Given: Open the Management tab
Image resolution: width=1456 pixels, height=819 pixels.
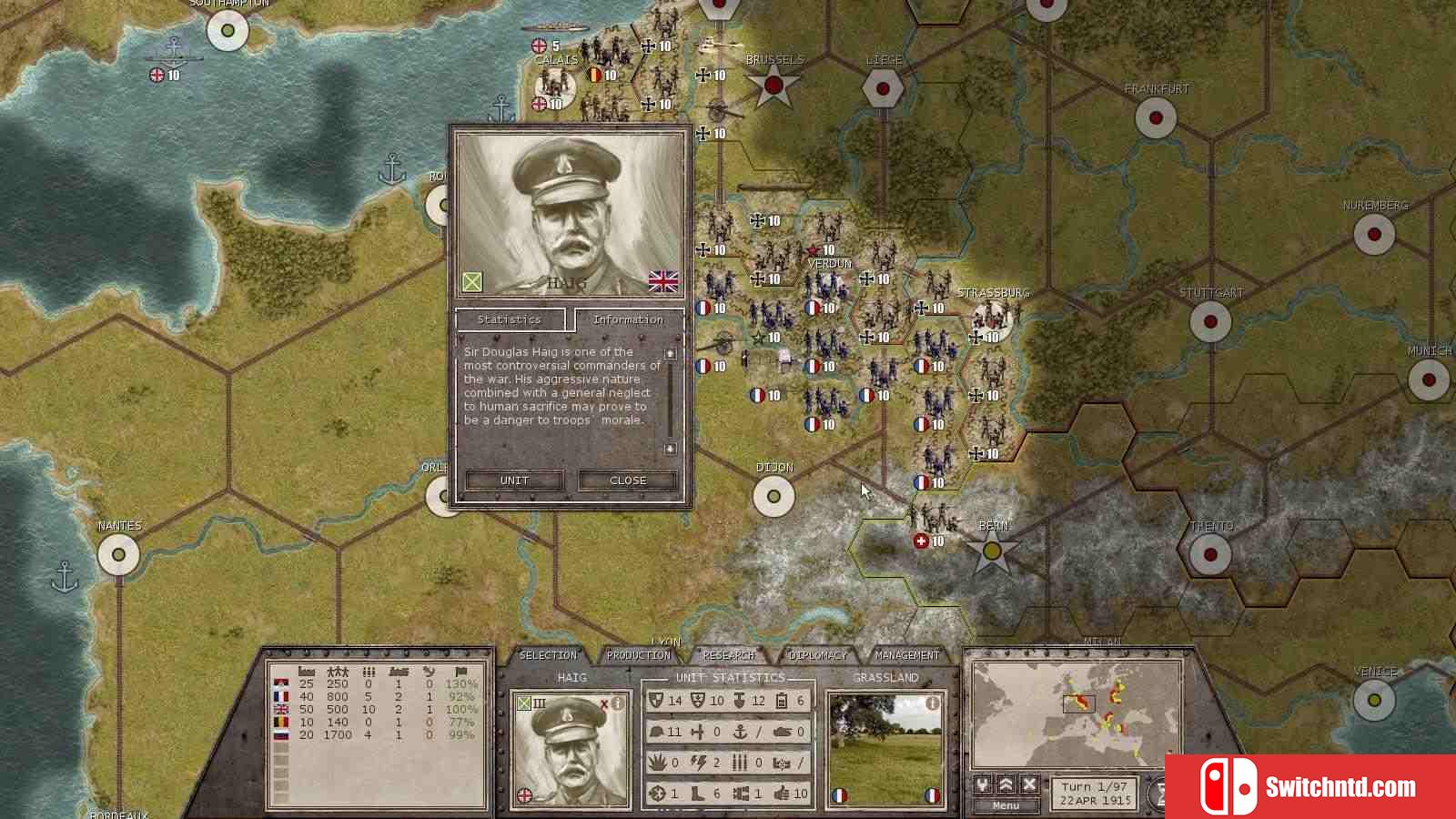Looking at the screenshot, I should pyautogui.click(x=907, y=655).
